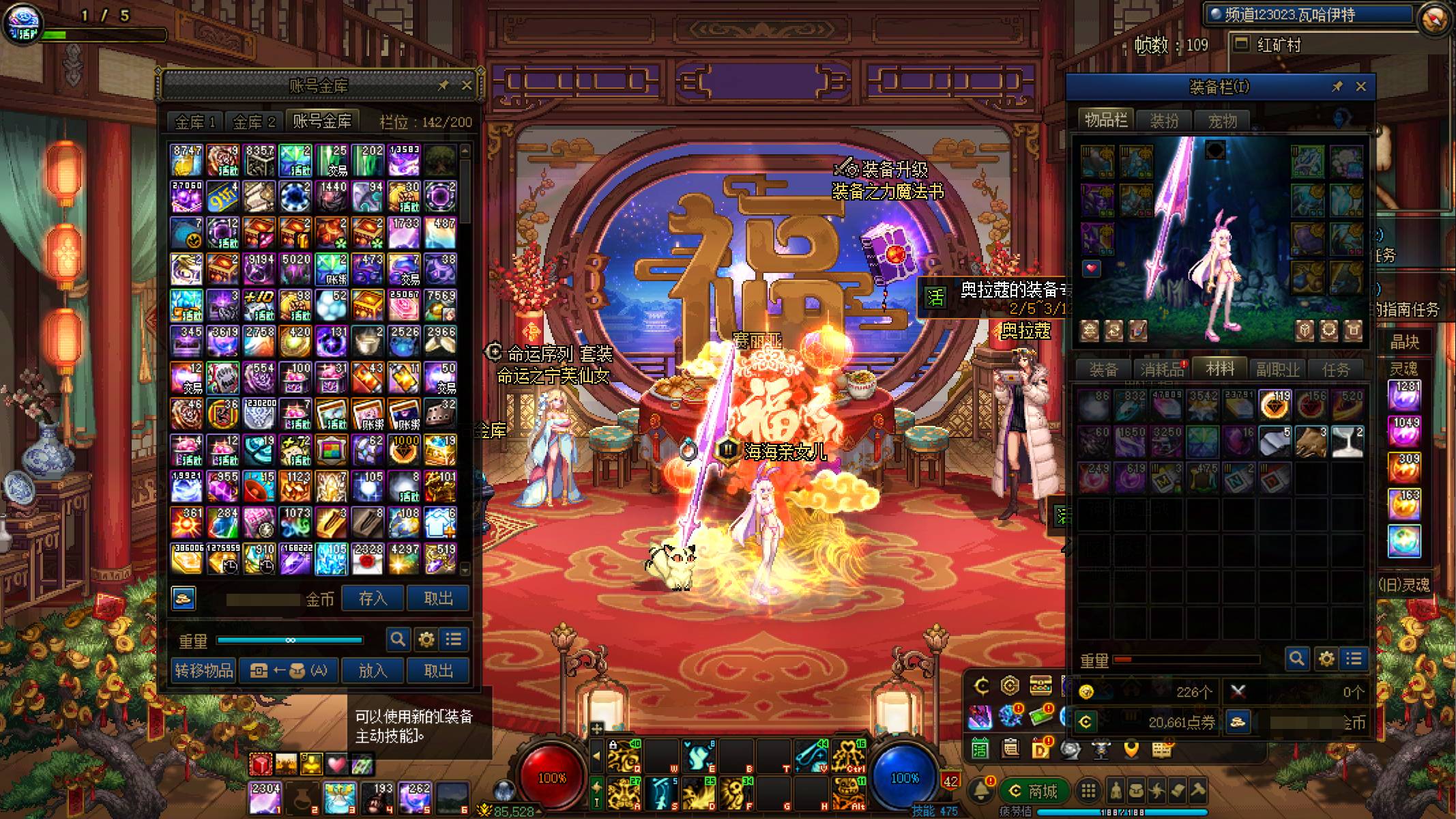The width and height of the screenshot is (1456, 819).
Task: Switch to the 宠物 pet tab
Action: click(x=1222, y=121)
